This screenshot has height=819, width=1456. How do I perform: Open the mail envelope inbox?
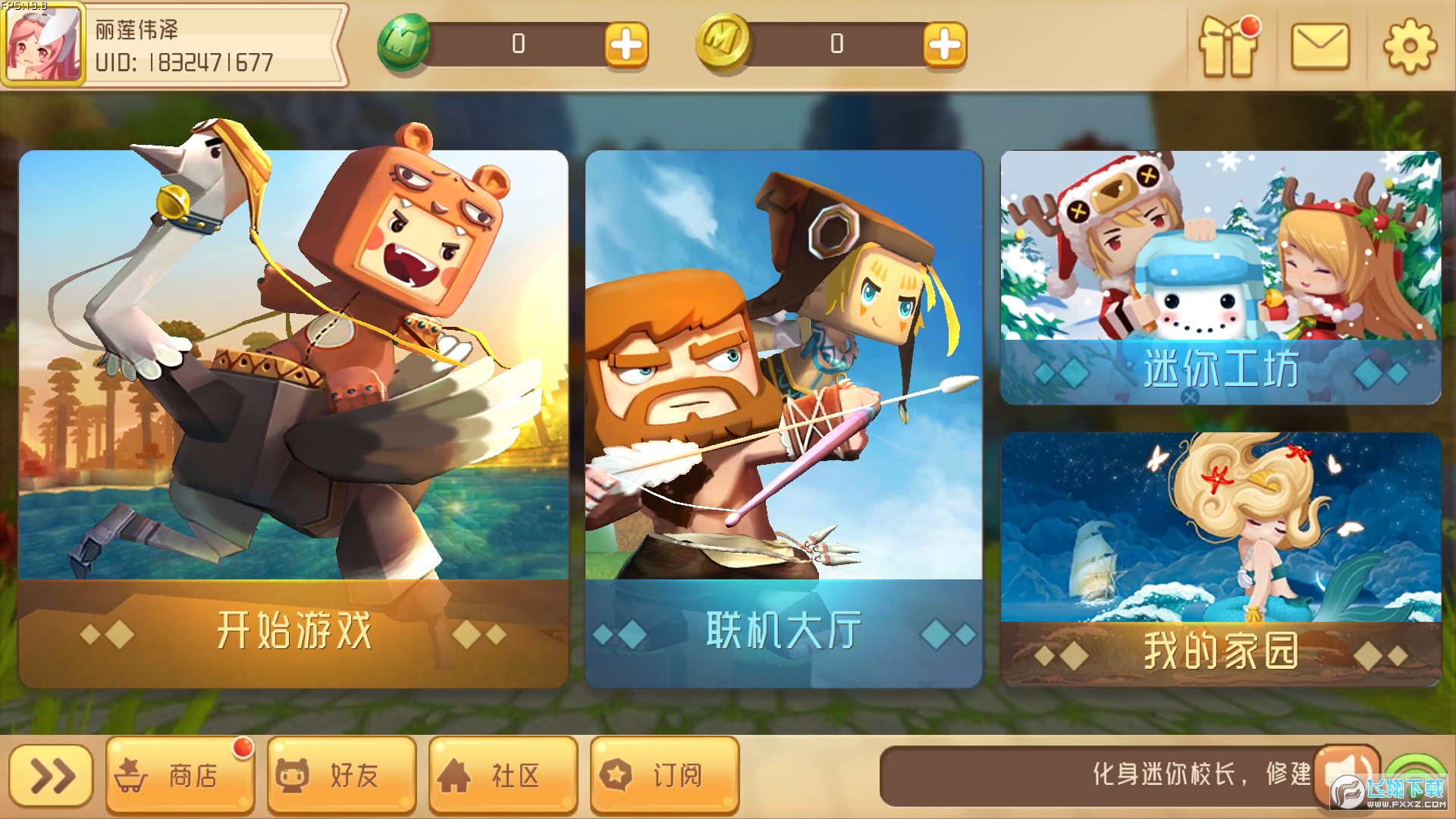pos(1322,48)
